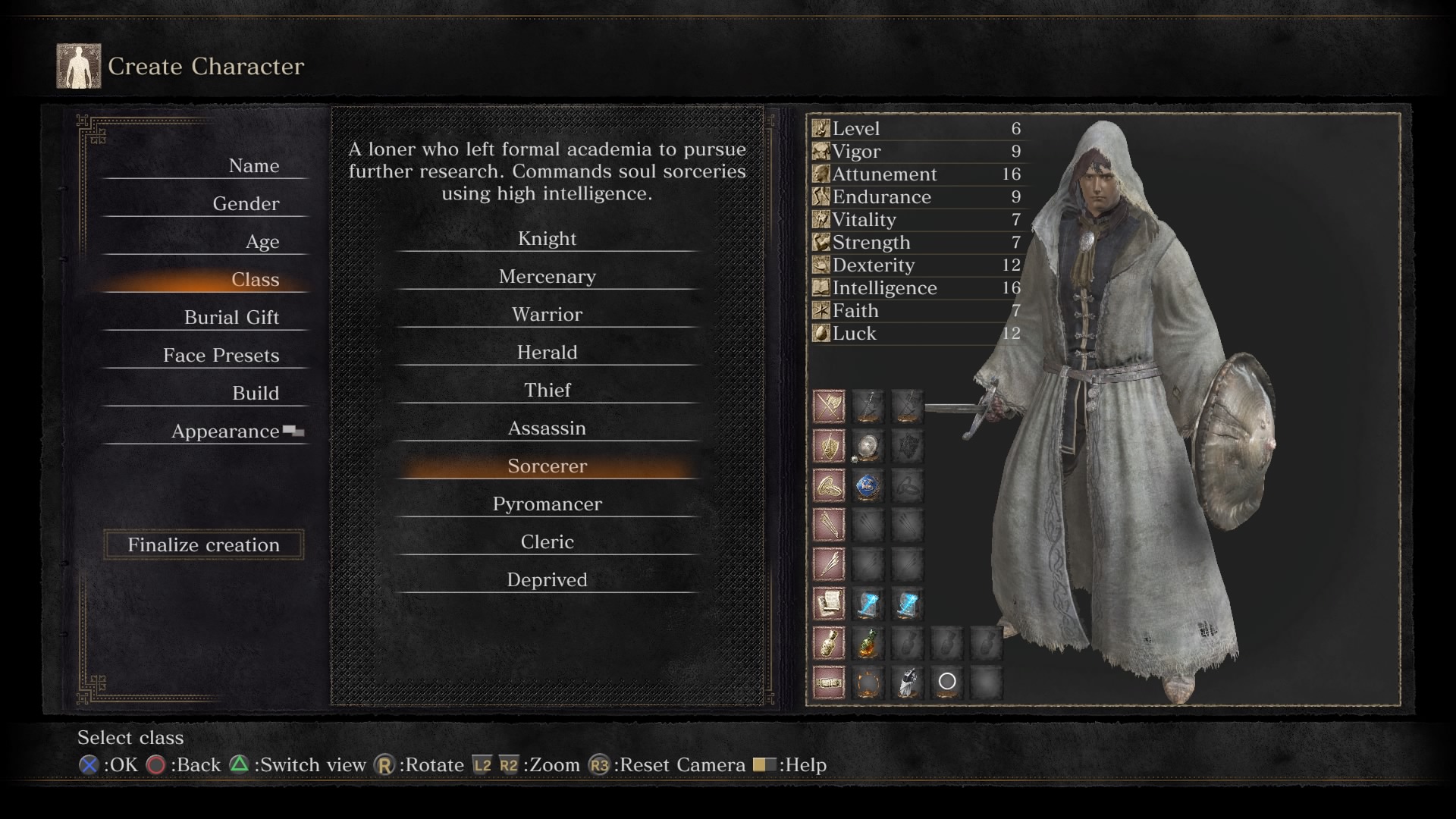Select the orange flask item slot
Image resolution: width=1456 pixels, height=819 pixels.
[868, 644]
